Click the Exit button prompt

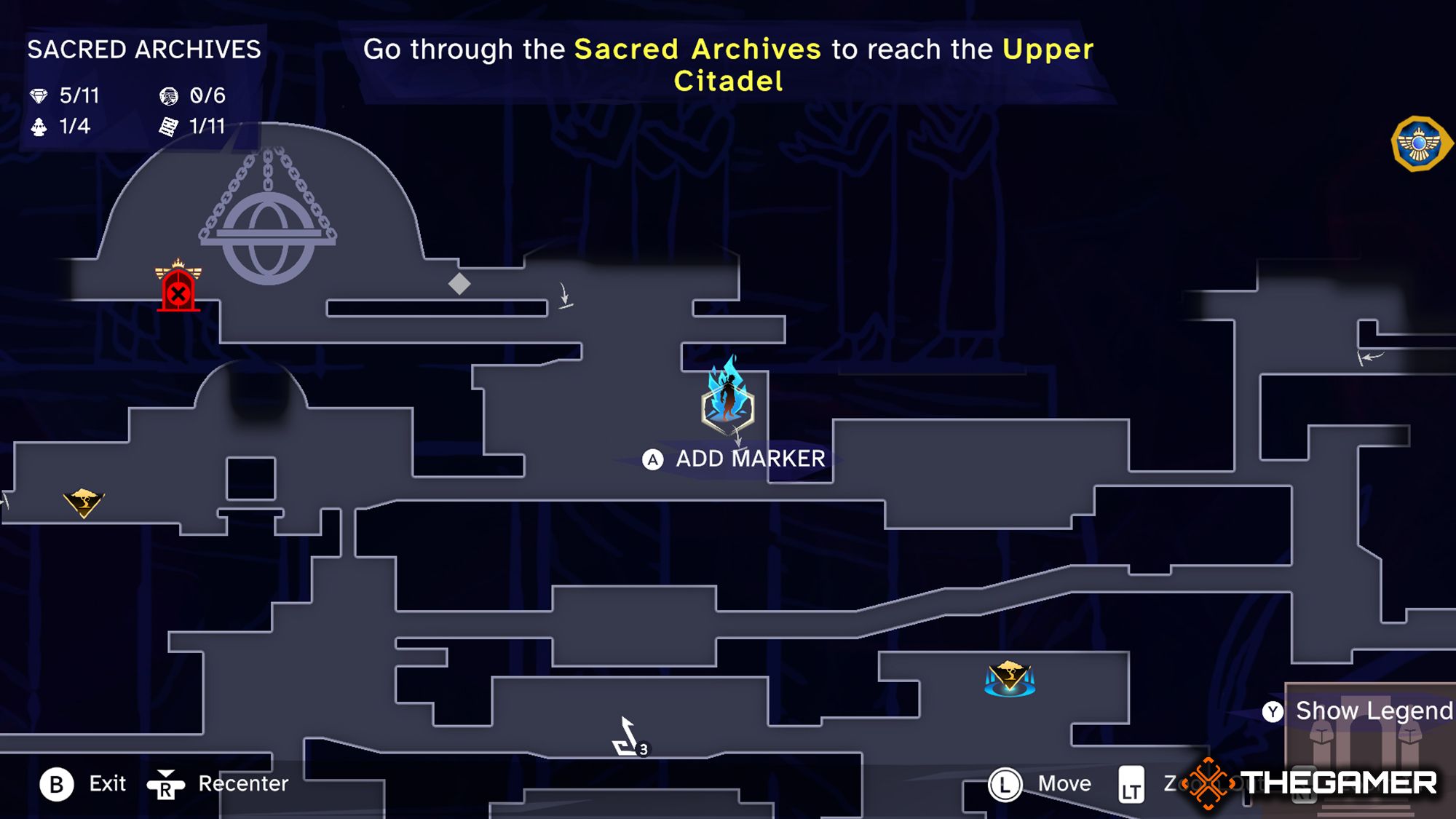[84, 784]
